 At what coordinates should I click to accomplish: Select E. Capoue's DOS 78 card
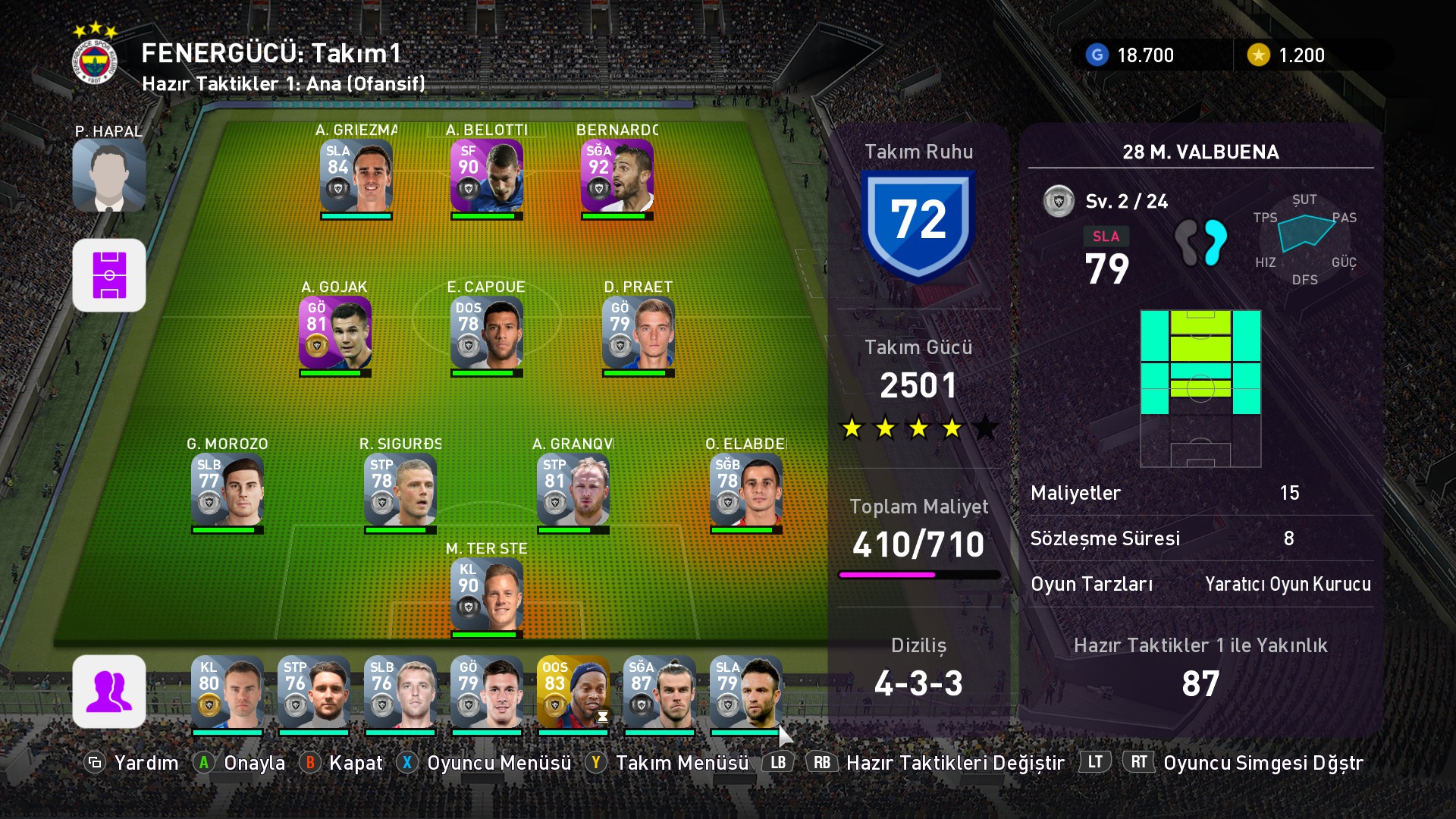click(486, 333)
